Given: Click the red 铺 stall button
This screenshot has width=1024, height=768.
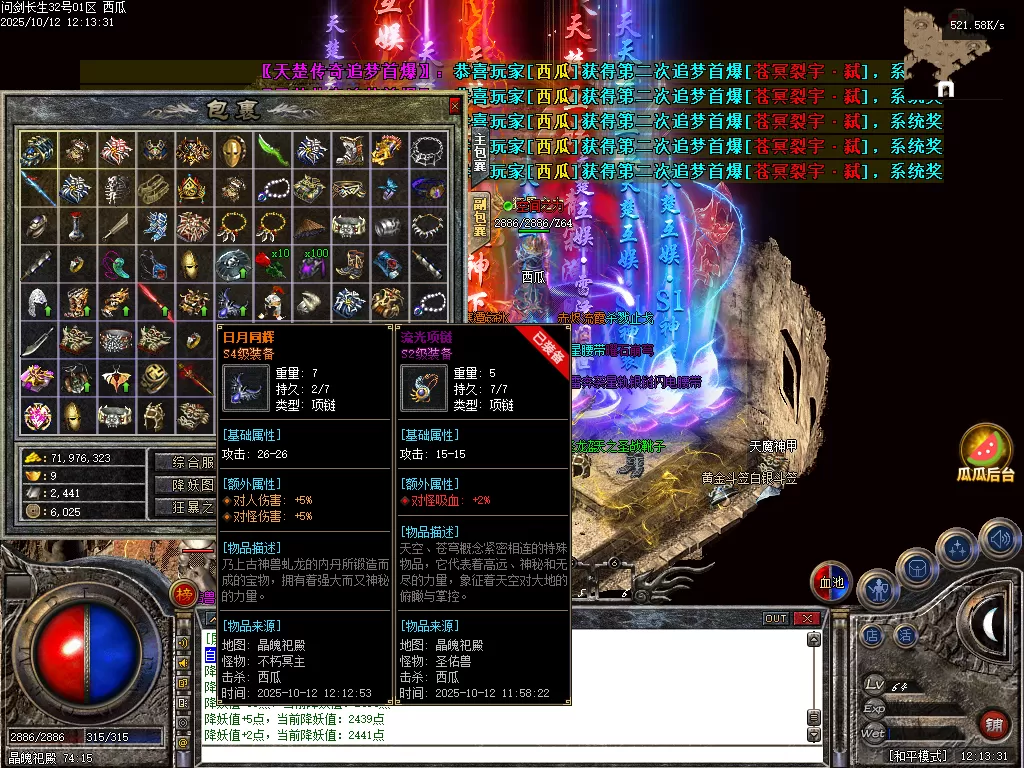Looking at the screenshot, I should pos(993,726).
